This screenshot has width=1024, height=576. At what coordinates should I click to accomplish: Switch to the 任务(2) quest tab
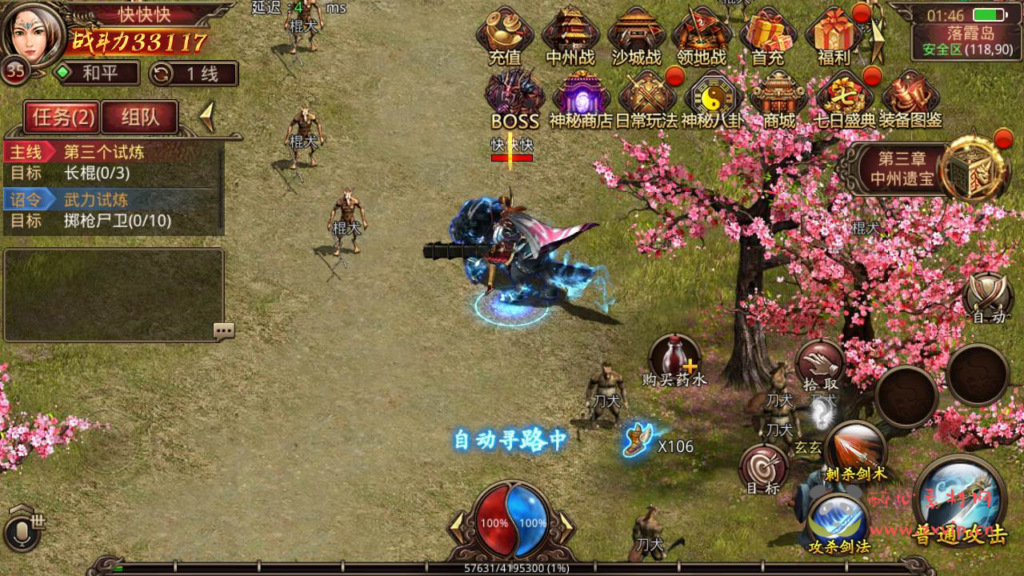[63, 117]
